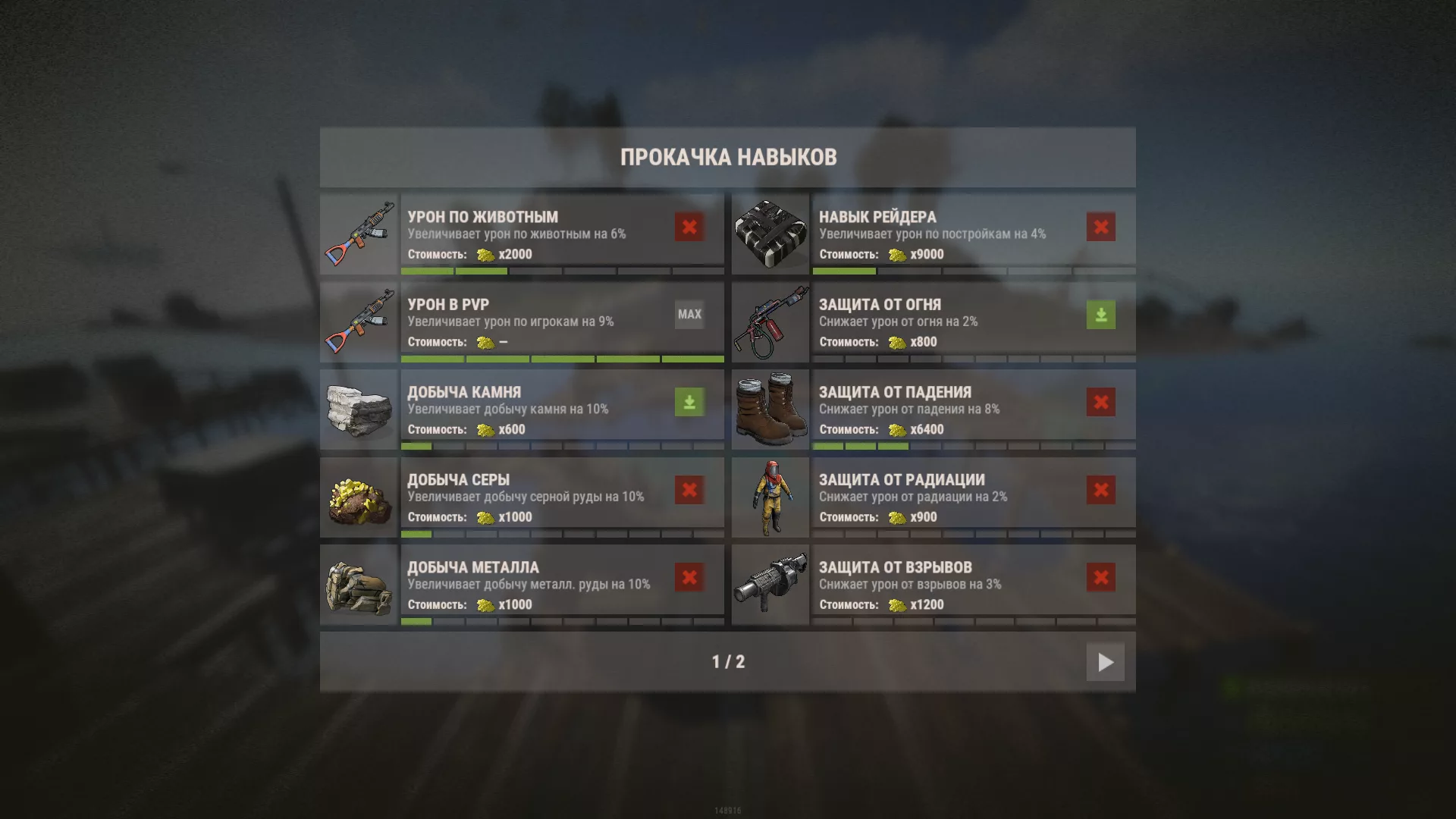Click the rifle icon for Урон по животным

[x=359, y=232]
